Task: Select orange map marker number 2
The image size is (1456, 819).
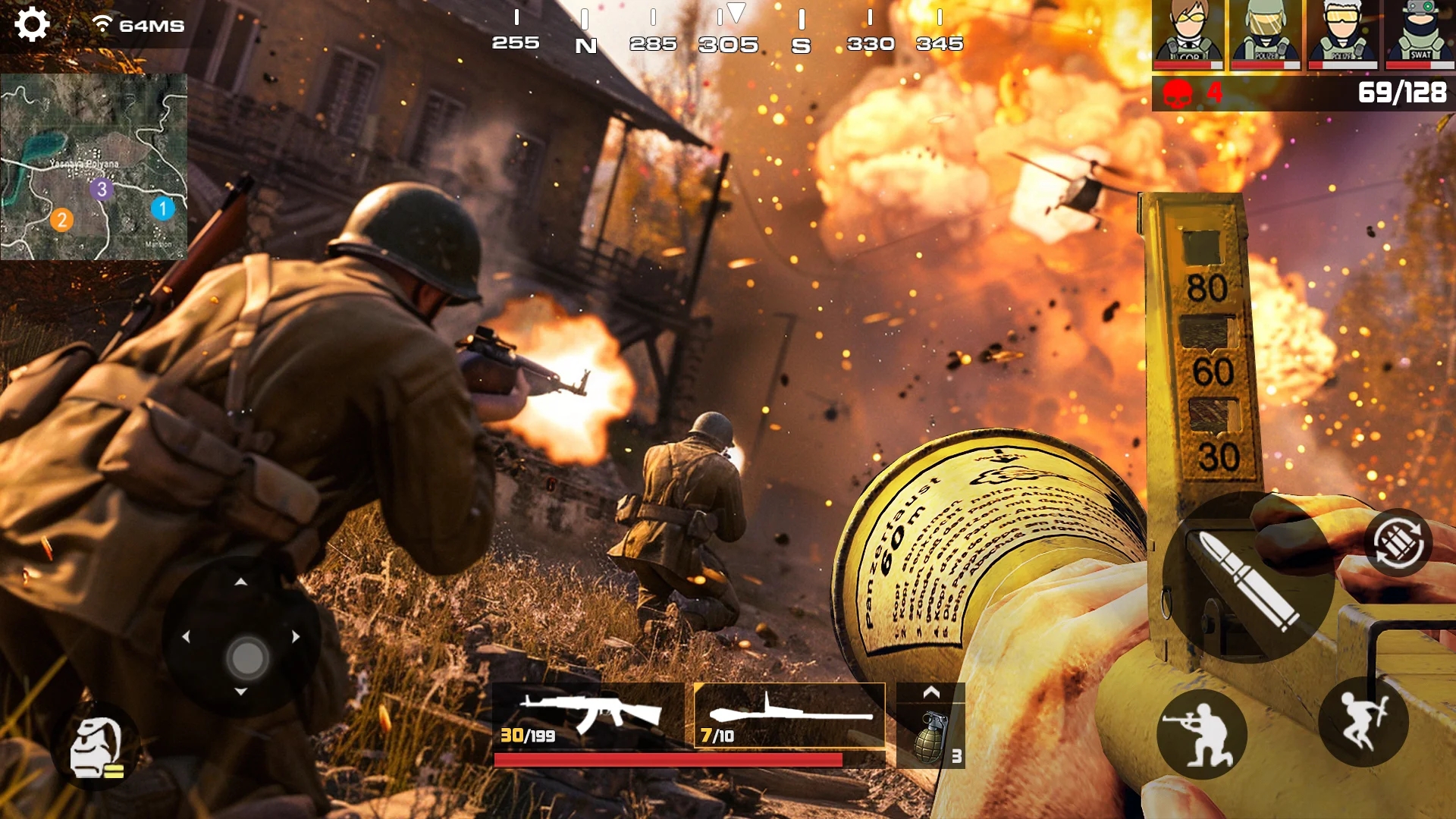Action: coord(62,220)
